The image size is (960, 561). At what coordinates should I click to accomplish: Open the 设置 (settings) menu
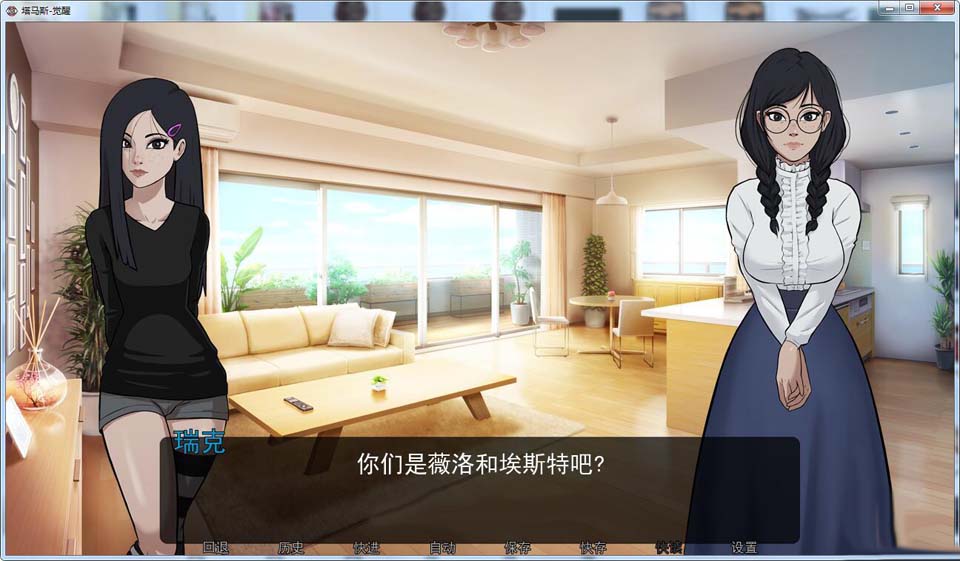(744, 548)
